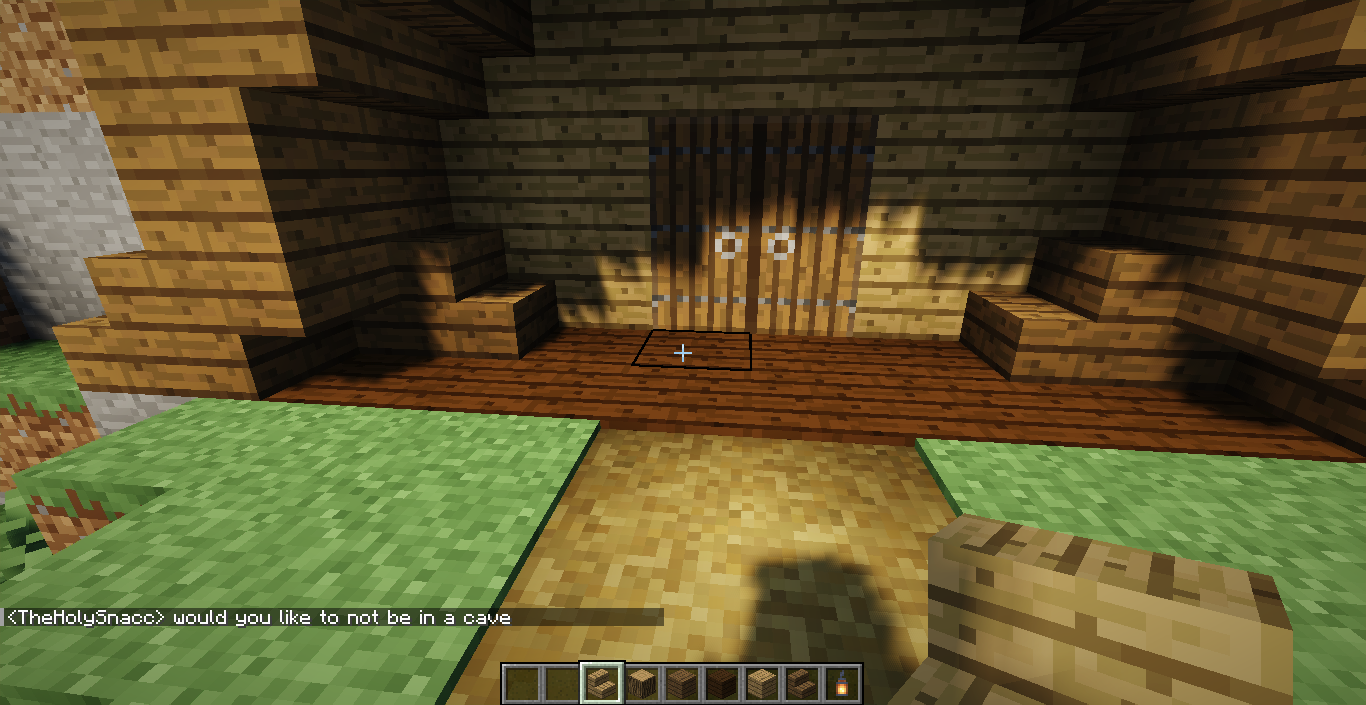Select the pale light planks slot
The image size is (1366, 705).
click(762, 683)
